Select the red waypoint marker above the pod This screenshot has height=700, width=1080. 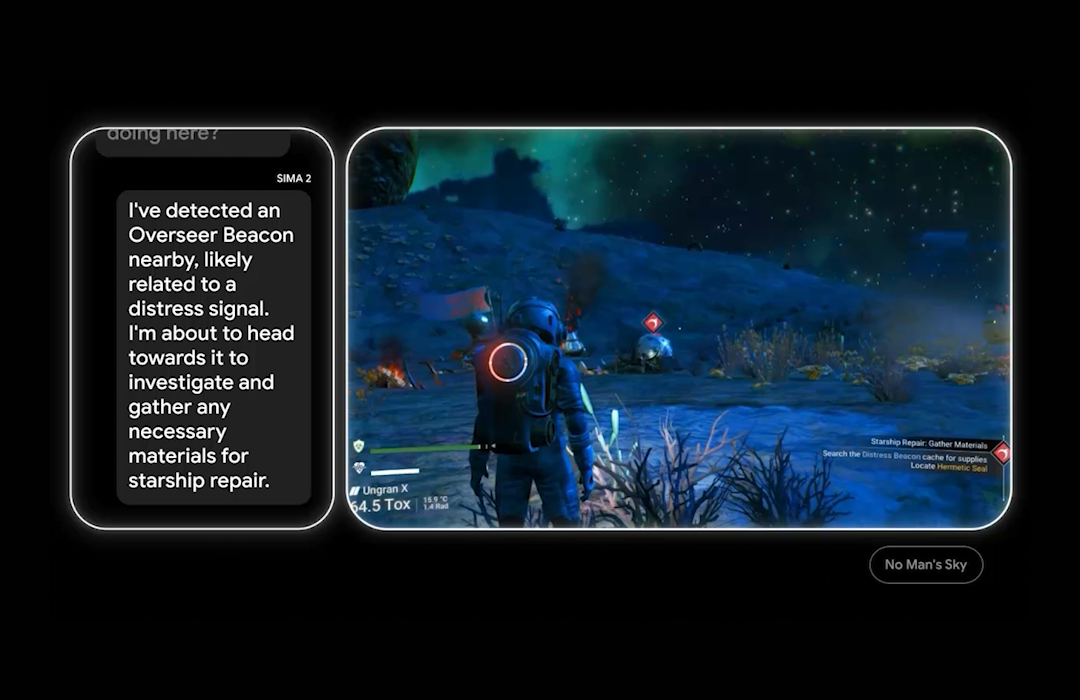pos(652,322)
